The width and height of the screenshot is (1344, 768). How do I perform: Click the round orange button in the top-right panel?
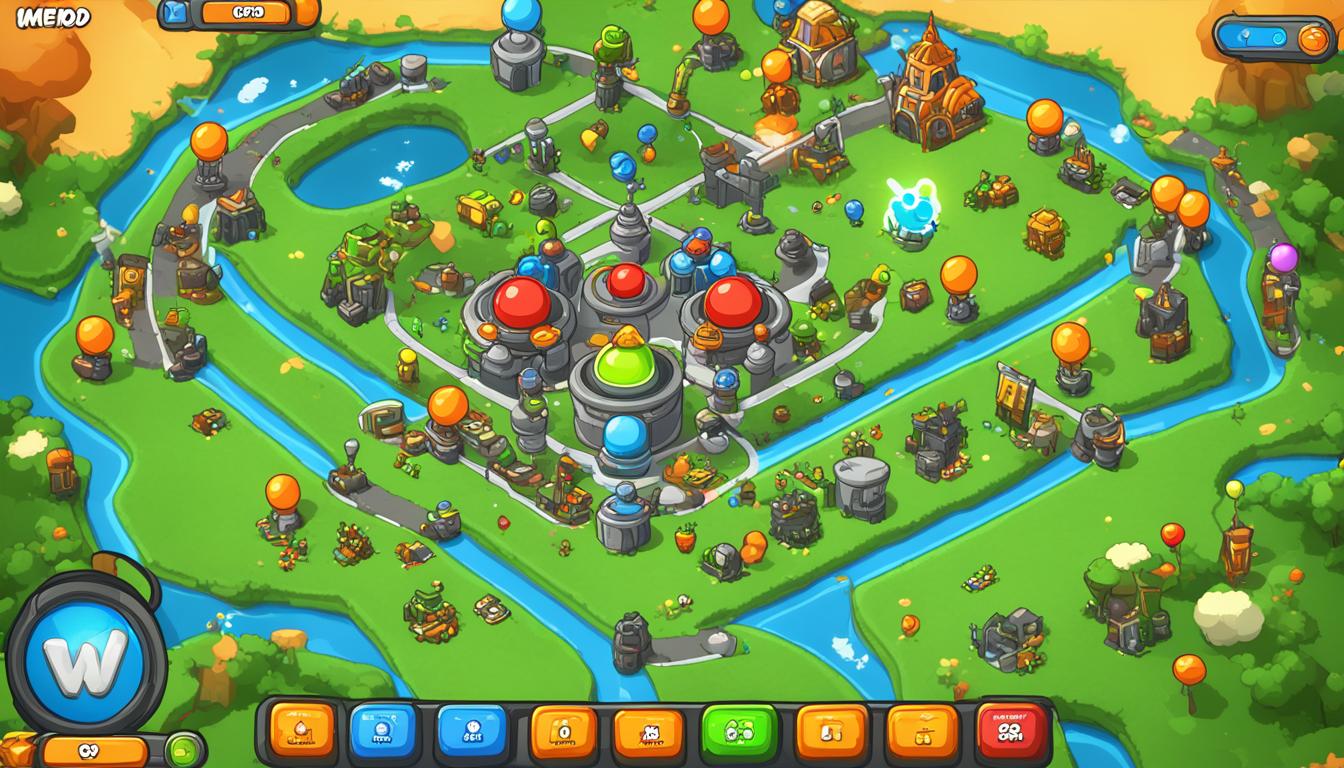point(1314,38)
